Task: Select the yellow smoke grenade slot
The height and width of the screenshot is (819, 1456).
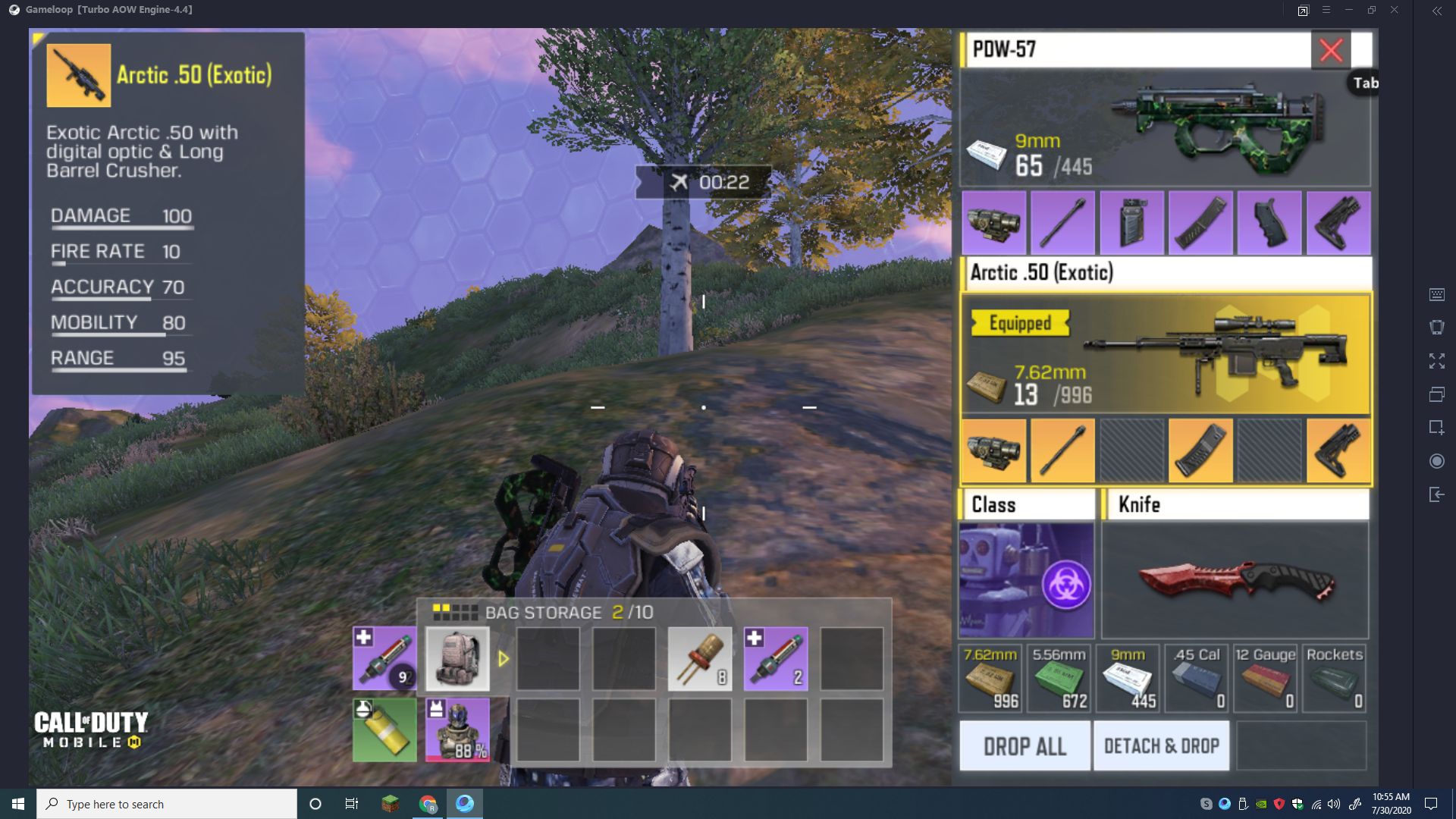Action: (x=384, y=730)
